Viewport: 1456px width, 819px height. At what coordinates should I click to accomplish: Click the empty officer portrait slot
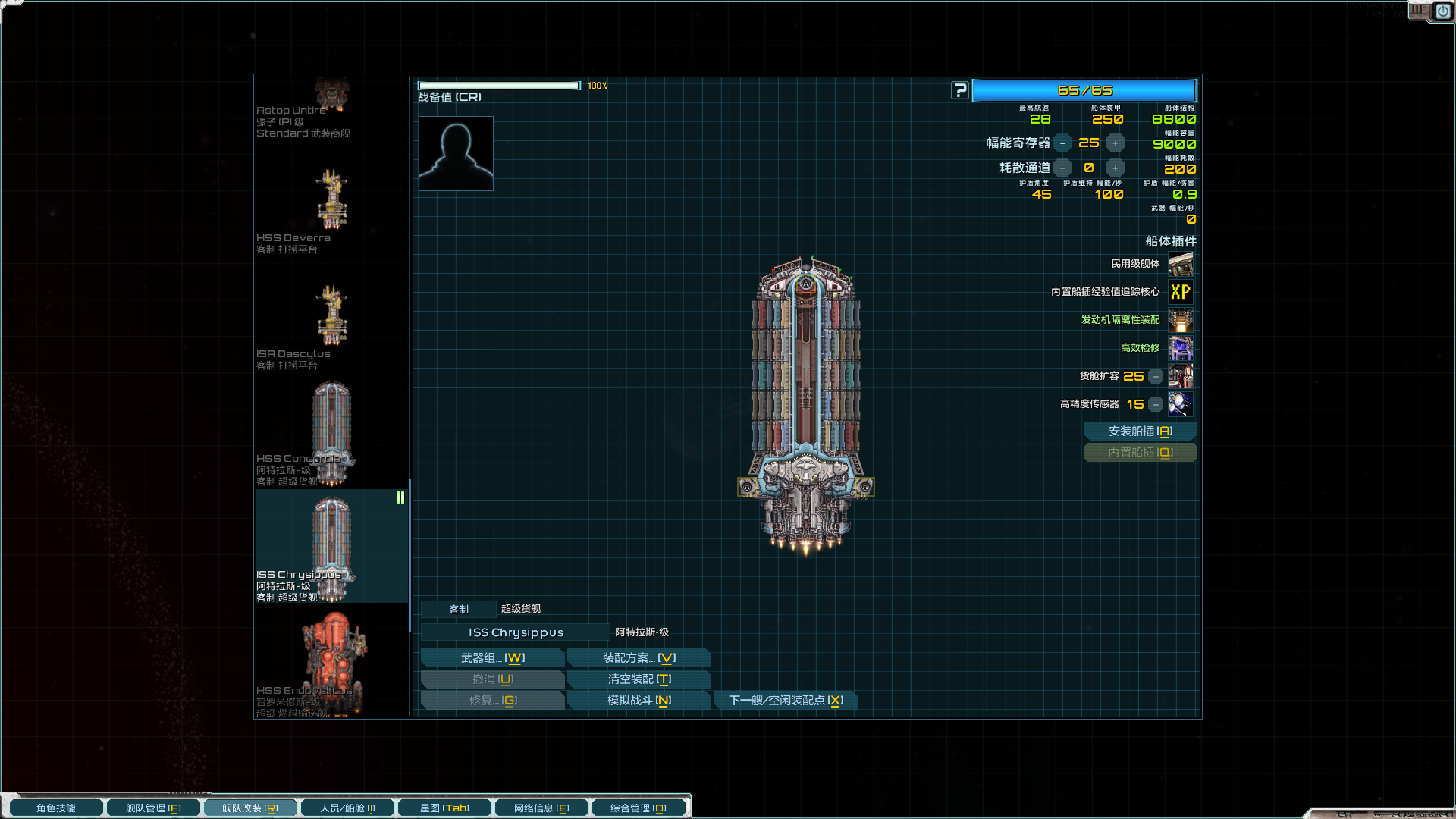[x=456, y=153]
